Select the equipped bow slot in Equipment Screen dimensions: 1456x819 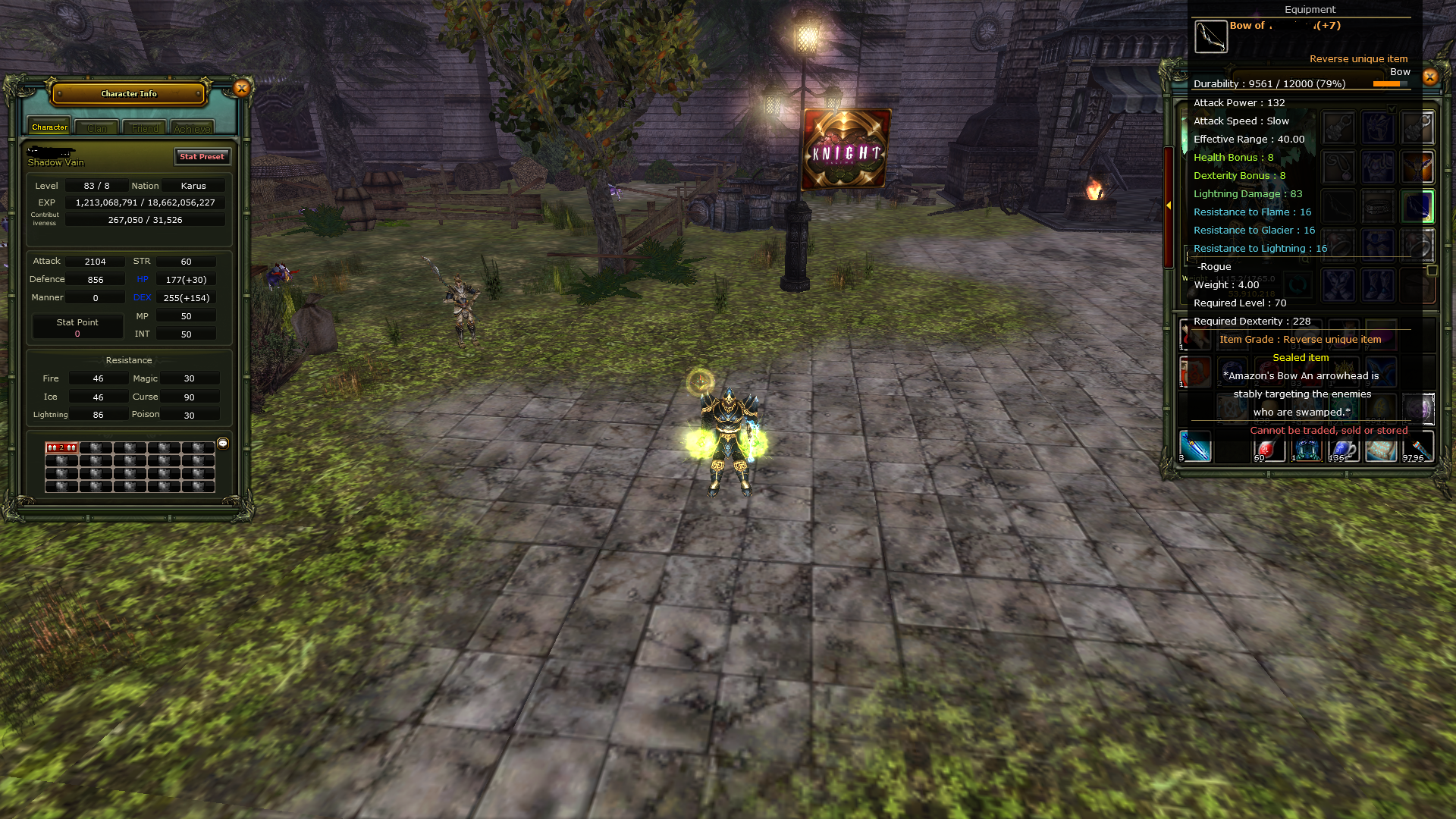[1417, 206]
